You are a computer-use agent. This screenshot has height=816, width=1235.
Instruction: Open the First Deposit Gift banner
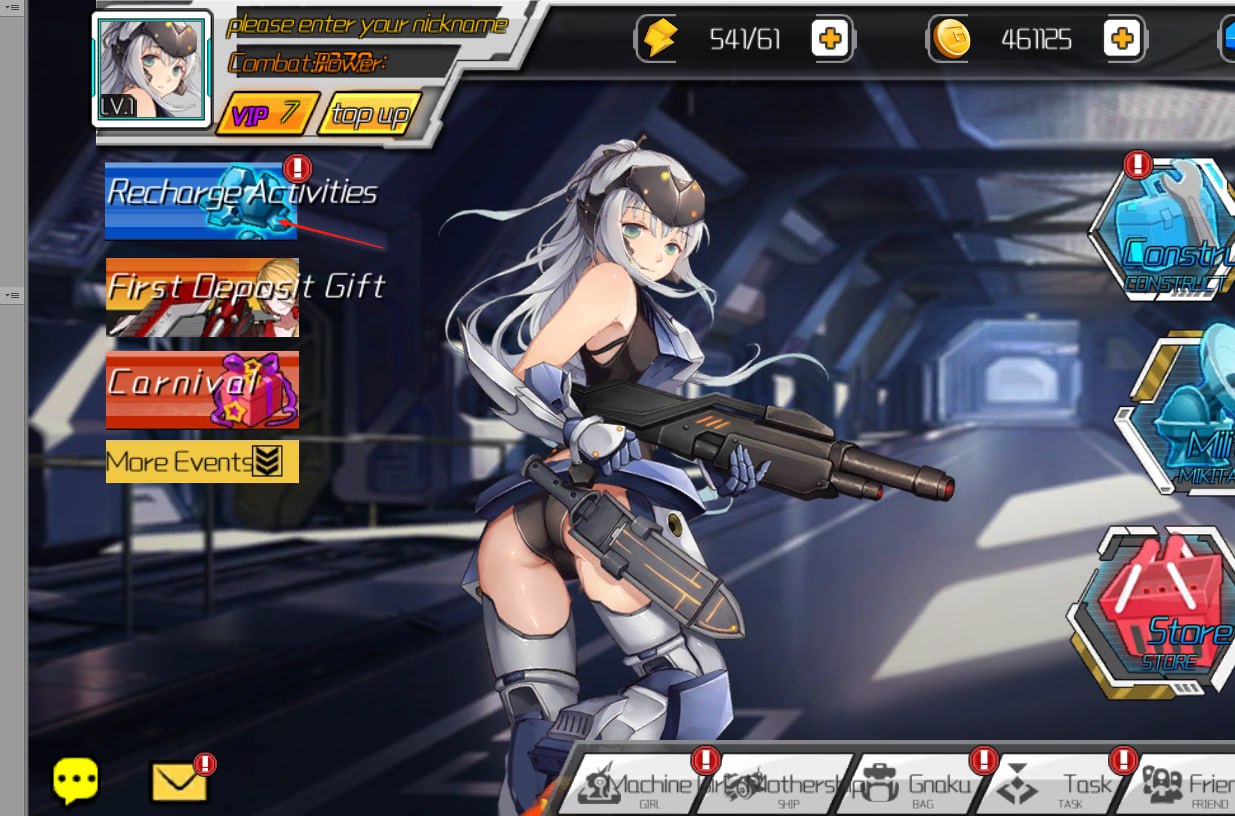point(202,297)
